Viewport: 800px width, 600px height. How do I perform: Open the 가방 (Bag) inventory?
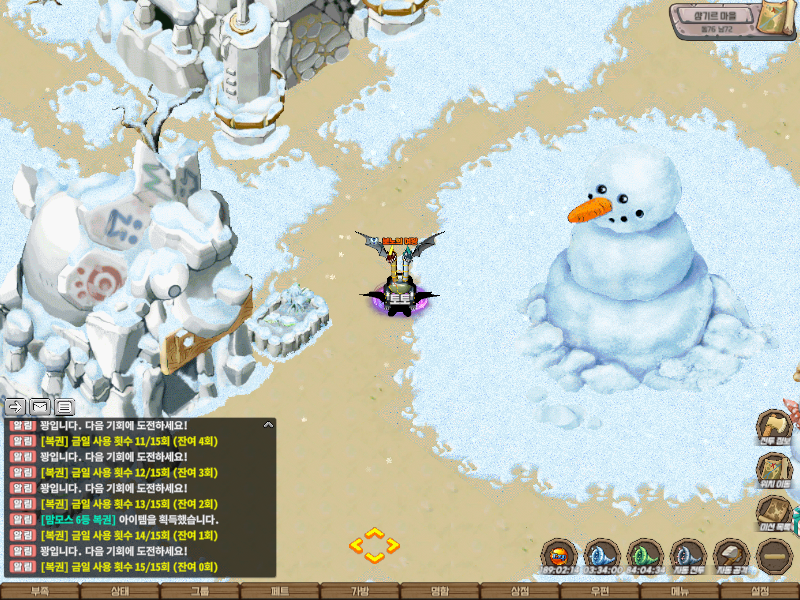coord(360,591)
